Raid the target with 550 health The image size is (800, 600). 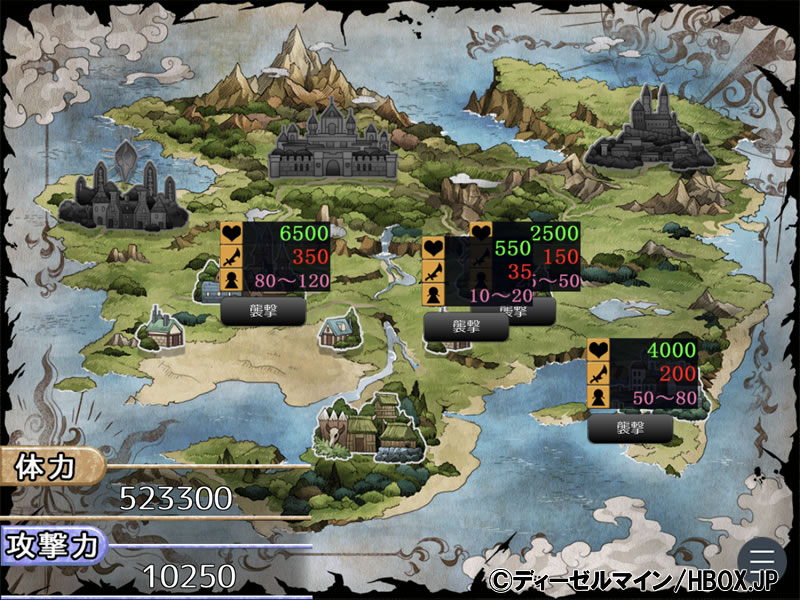pos(466,327)
